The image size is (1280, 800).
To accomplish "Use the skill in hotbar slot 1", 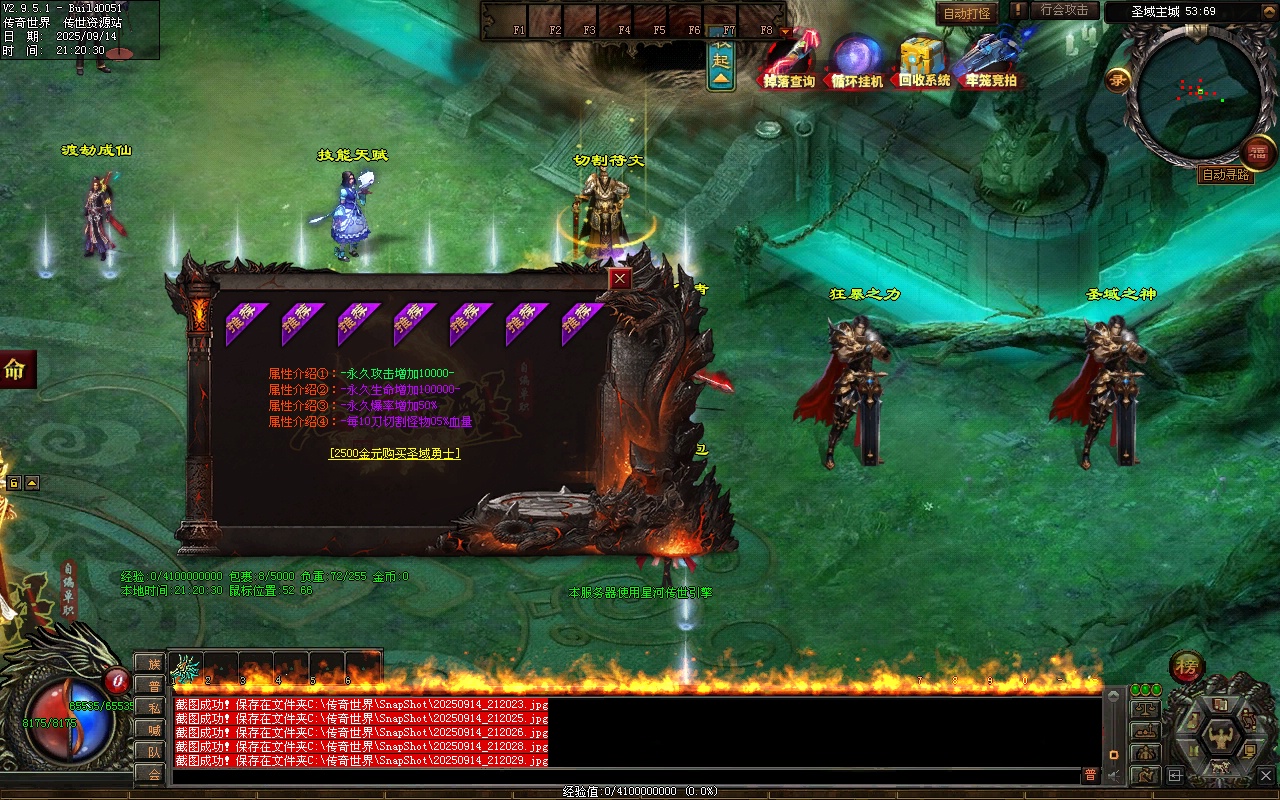I will [x=186, y=668].
